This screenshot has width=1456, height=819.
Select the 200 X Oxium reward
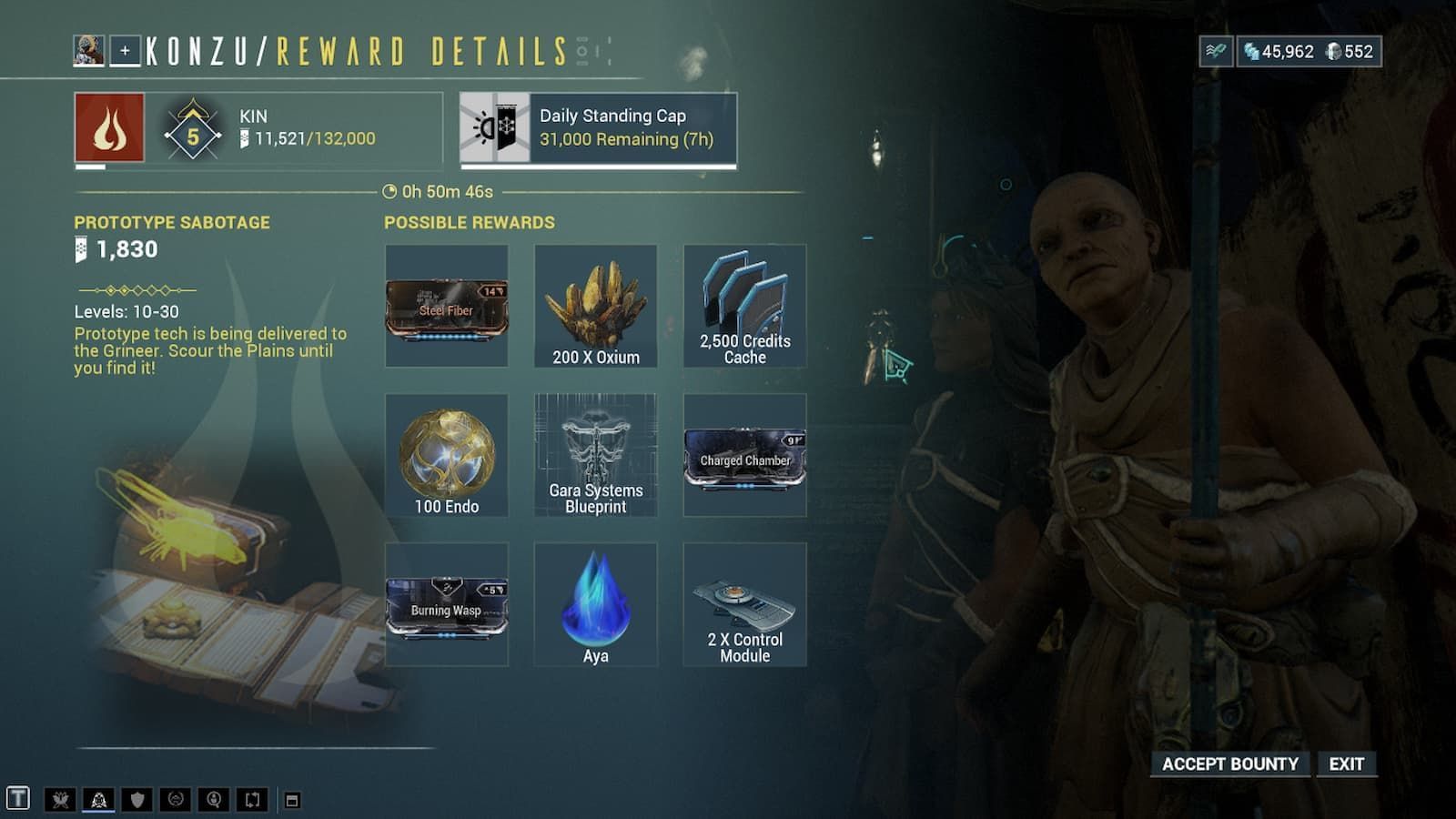596,305
